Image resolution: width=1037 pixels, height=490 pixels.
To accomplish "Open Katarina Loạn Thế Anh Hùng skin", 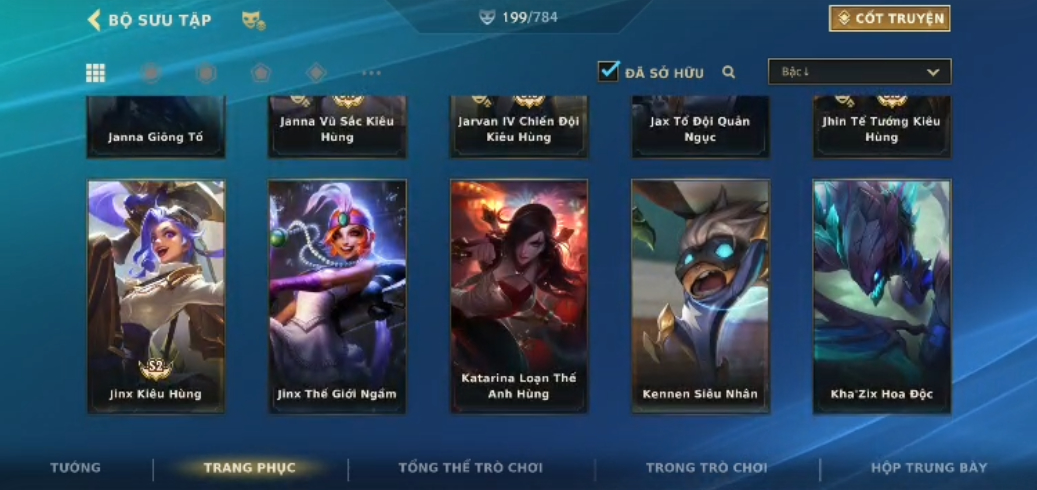I will click(x=519, y=296).
